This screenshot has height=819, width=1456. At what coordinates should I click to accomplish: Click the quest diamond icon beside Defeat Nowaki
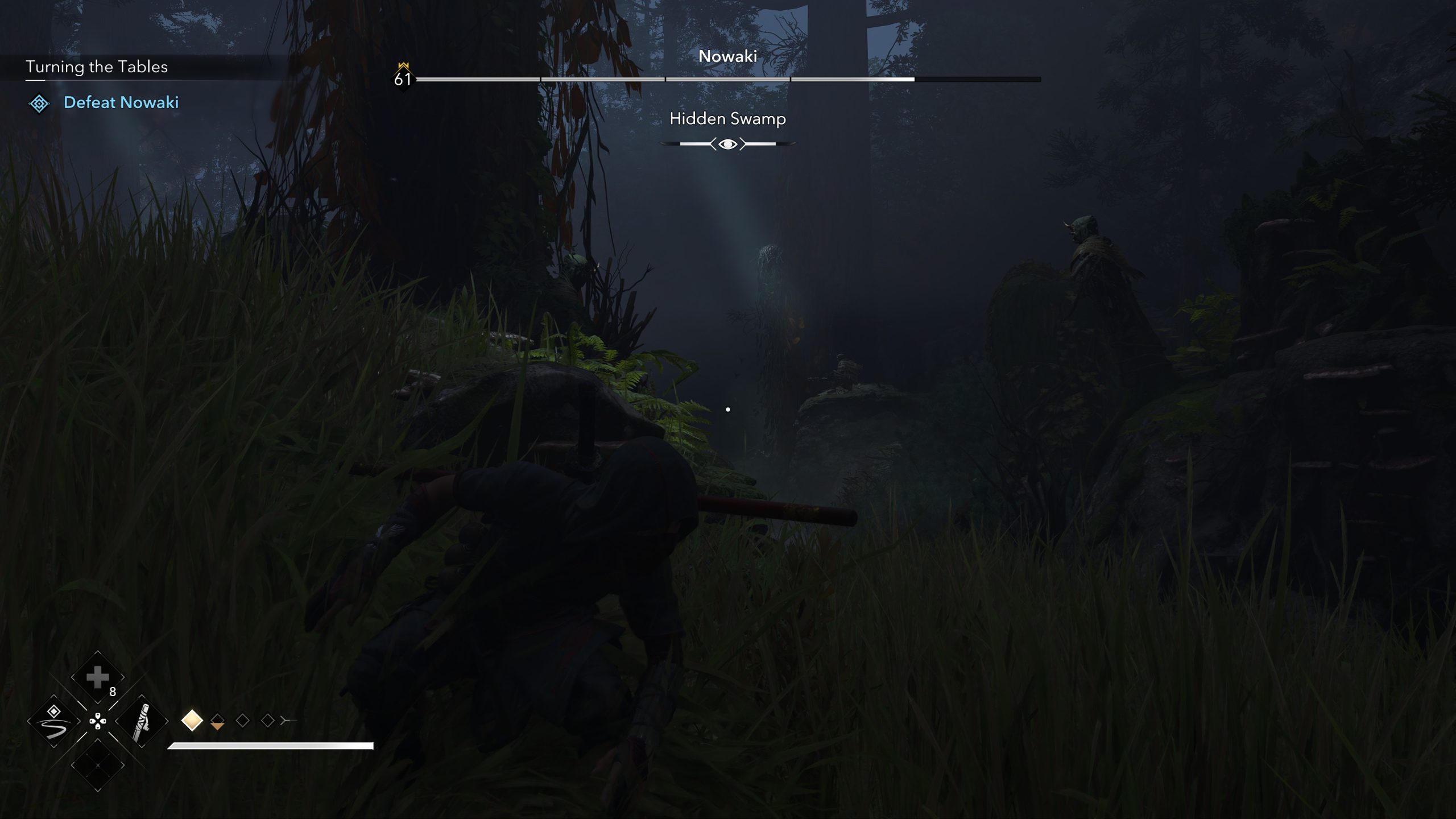[x=39, y=104]
